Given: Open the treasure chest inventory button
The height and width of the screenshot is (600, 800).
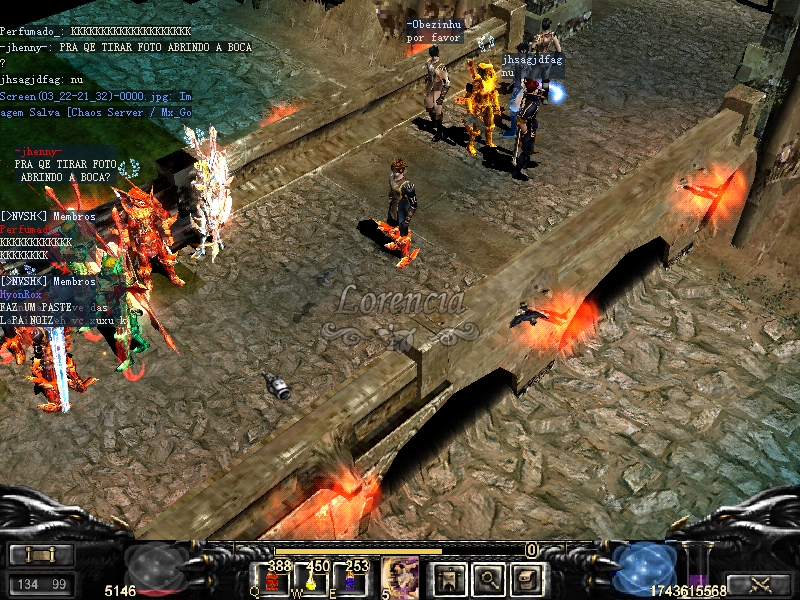Looking at the screenshot, I should pos(528,578).
